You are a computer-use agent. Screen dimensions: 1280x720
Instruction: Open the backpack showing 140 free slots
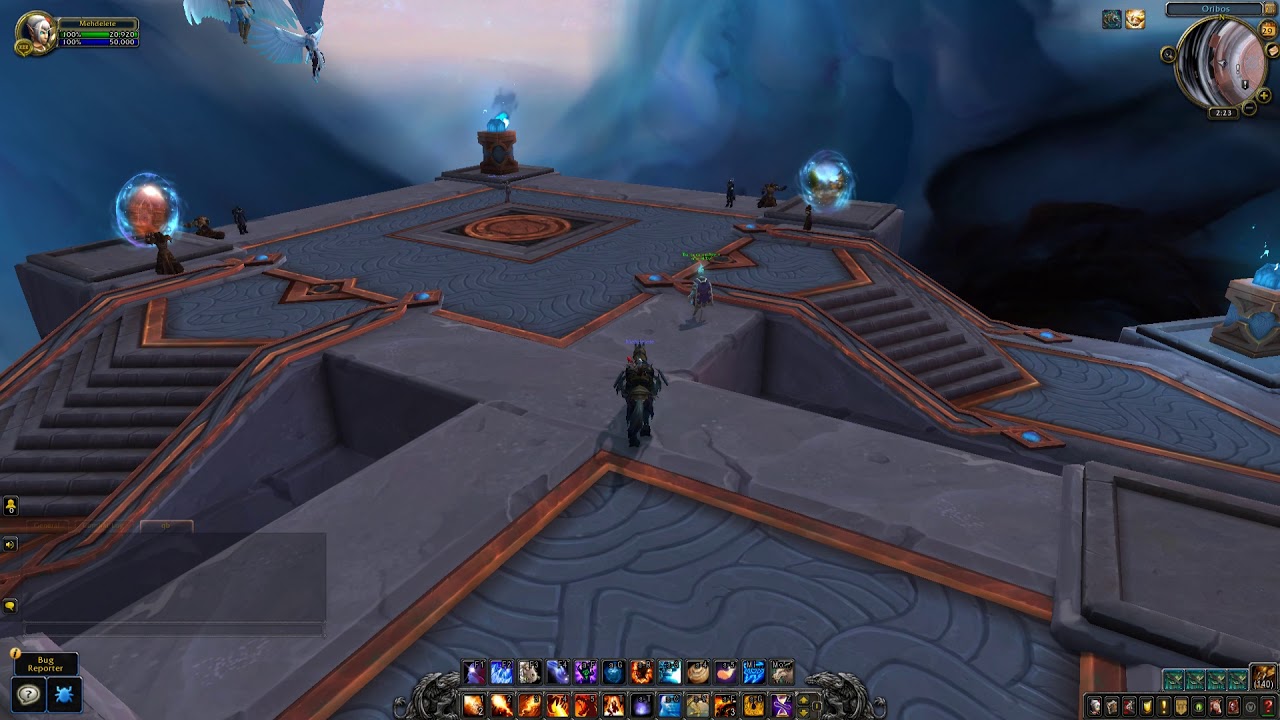pyautogui.click(x=1263, y=677)
